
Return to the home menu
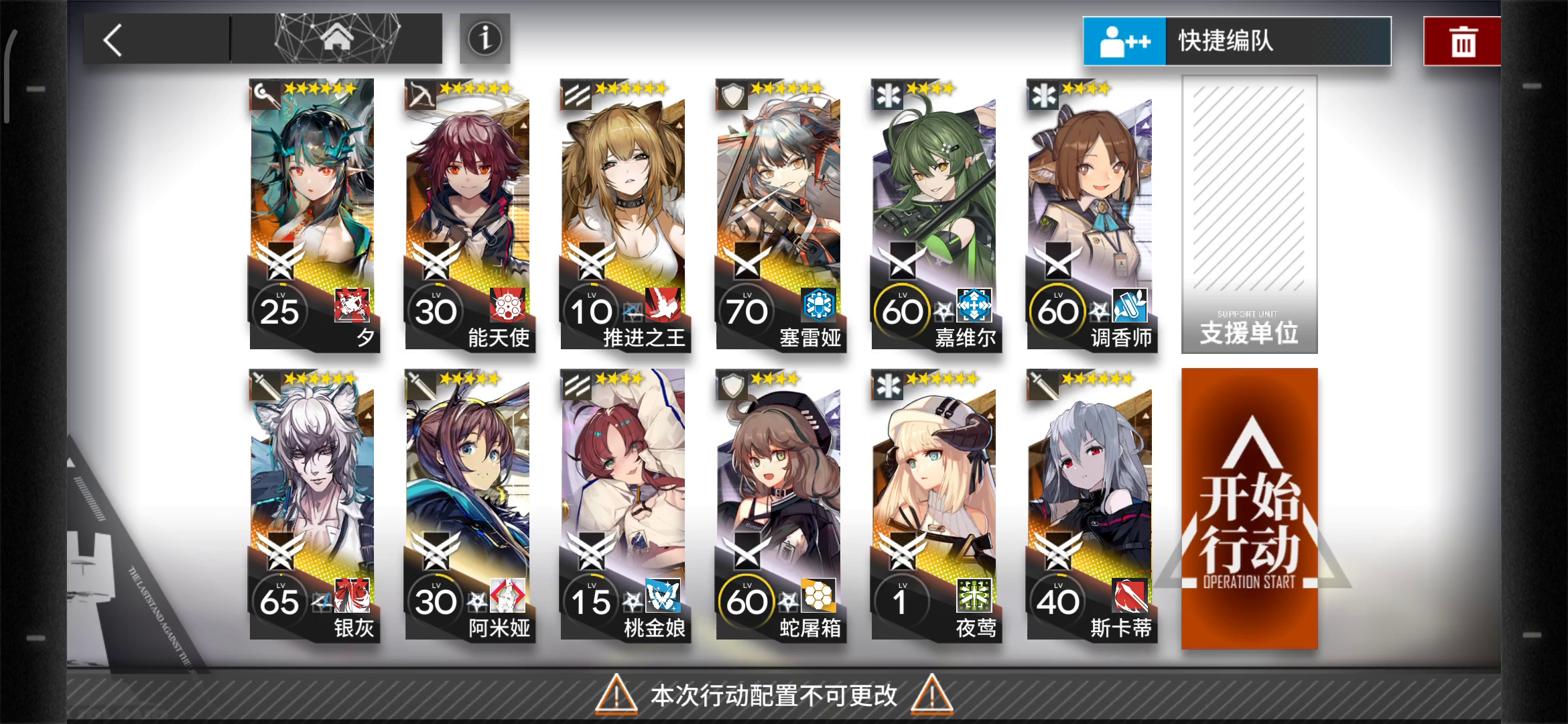pos(337,38)
